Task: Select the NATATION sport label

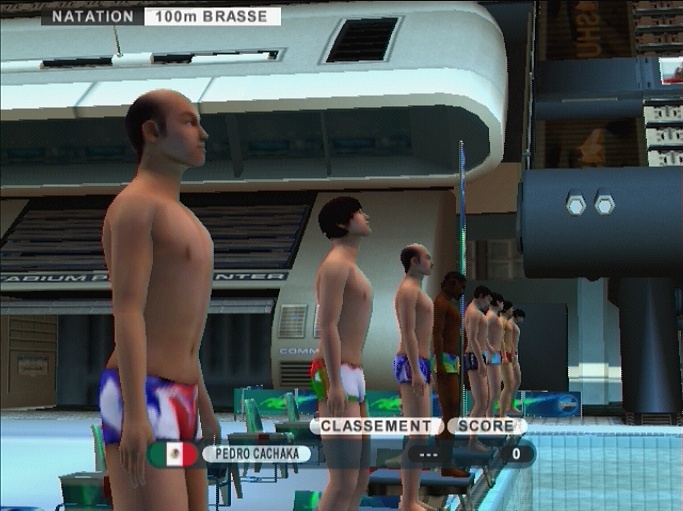Action: (92, 16)
